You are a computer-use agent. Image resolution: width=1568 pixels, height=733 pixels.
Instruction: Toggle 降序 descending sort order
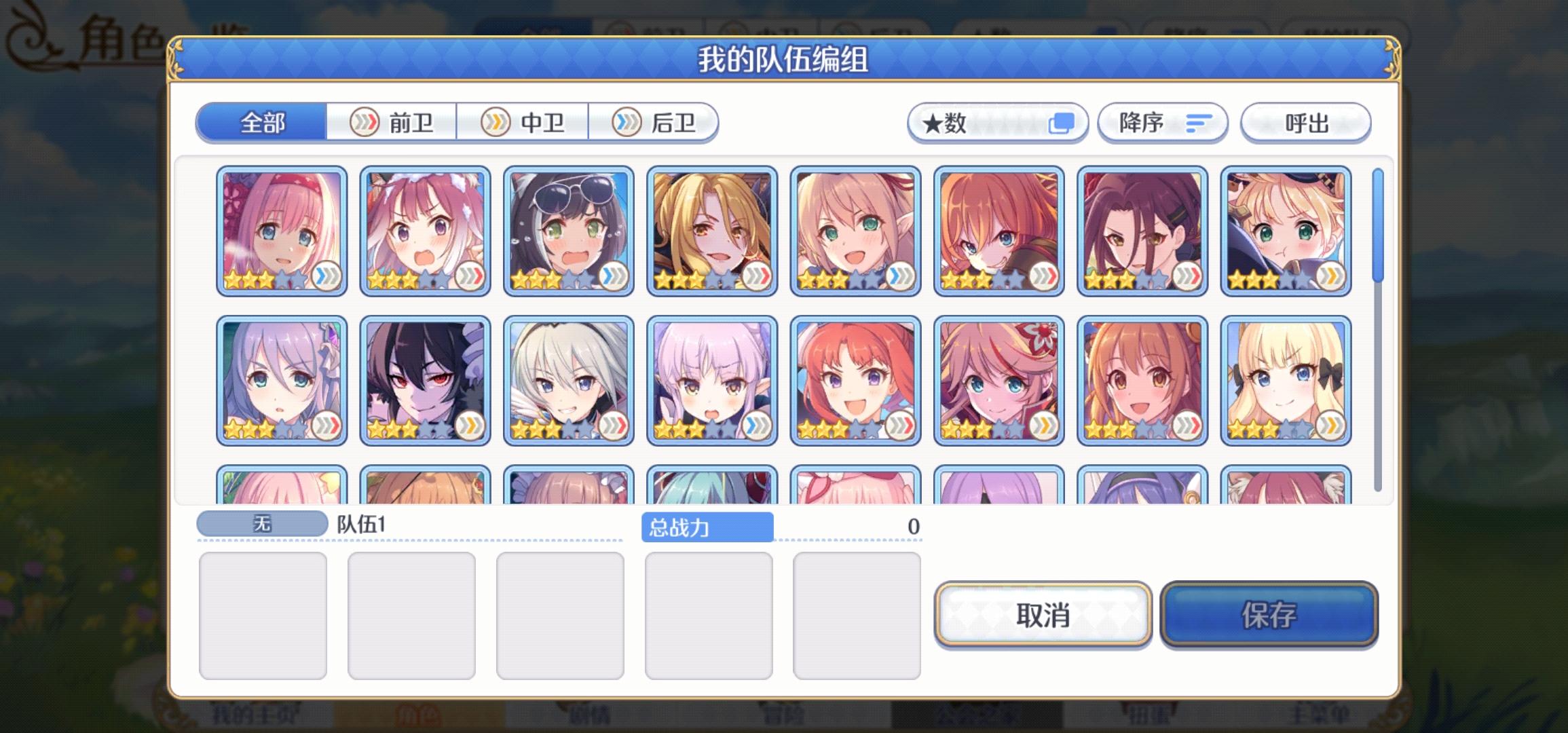[1161, 122]
